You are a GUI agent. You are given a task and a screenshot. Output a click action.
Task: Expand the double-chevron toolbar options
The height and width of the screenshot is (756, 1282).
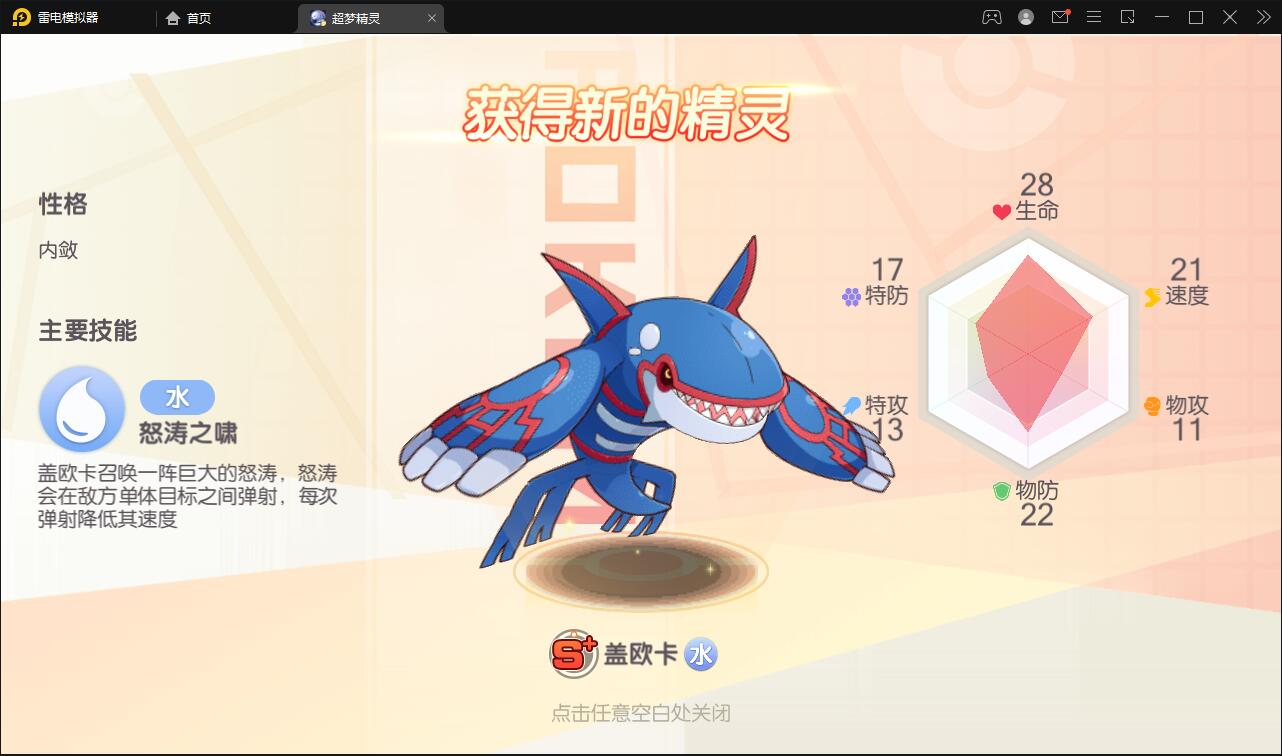click(x=1264, y=17)
